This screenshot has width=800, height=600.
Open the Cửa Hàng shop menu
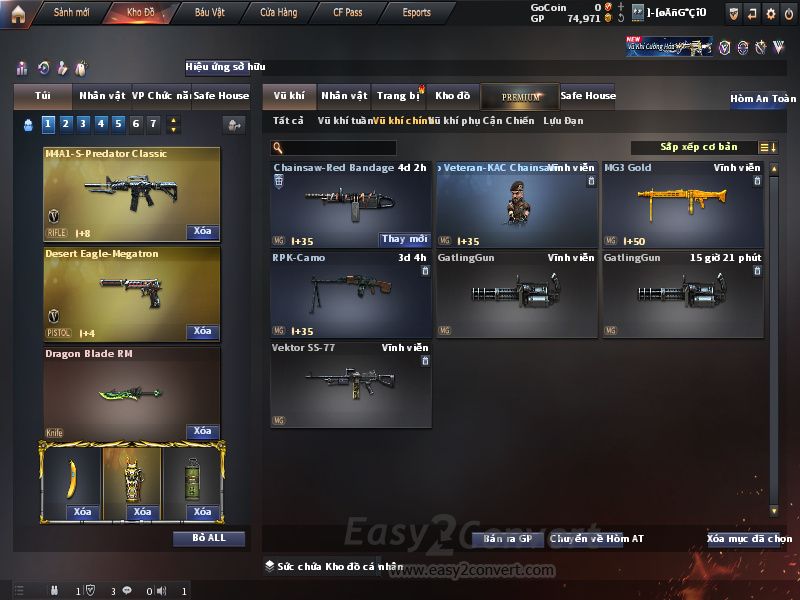coord(278,13)
